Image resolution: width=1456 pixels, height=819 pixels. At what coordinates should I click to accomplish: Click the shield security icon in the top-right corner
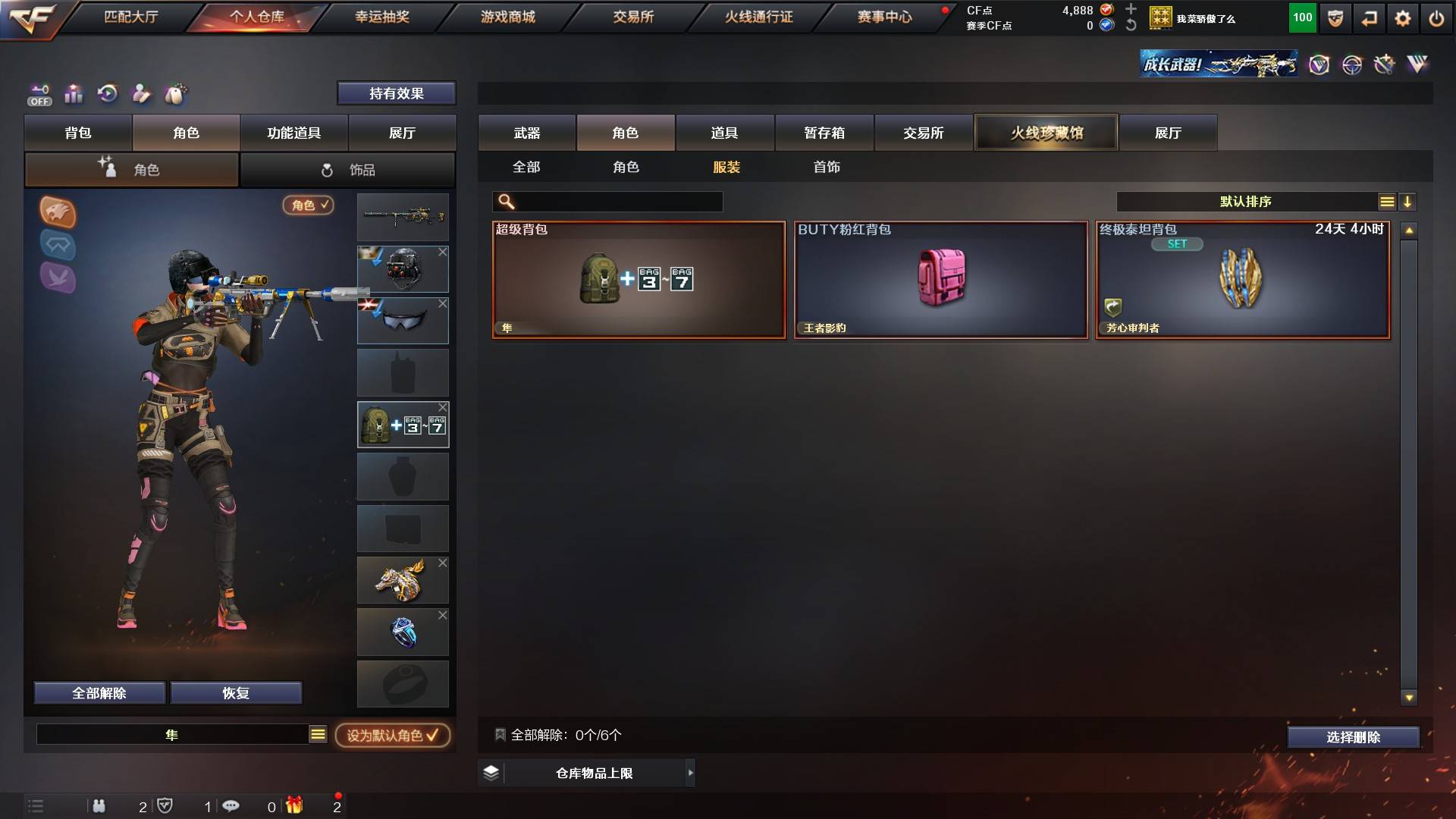click(1334, 17)
